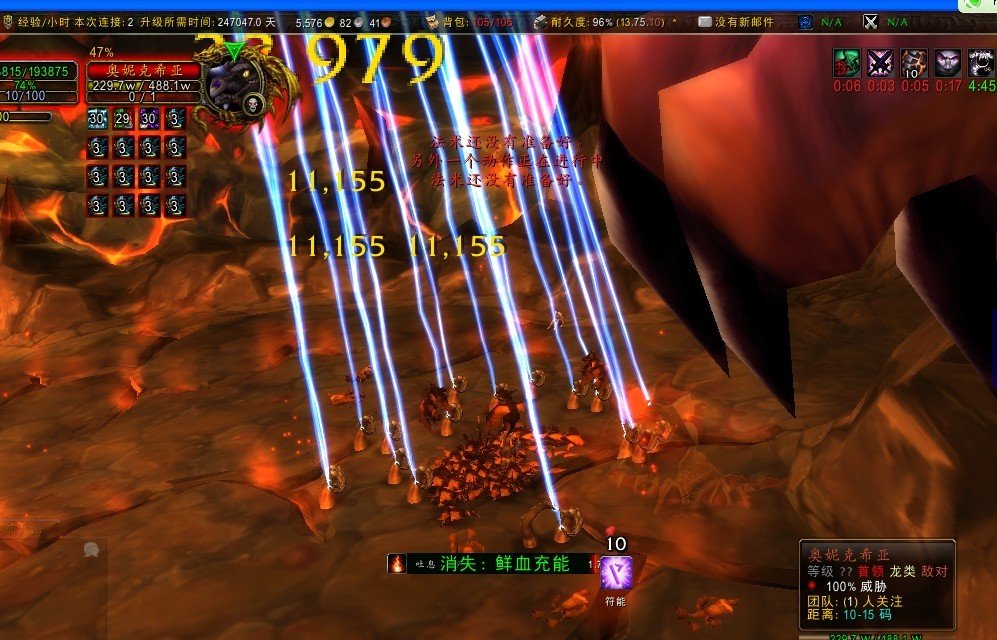This screenshot has width=997, height=640.
Task: Open the chat speech bubble button
Action: point(91,550)
